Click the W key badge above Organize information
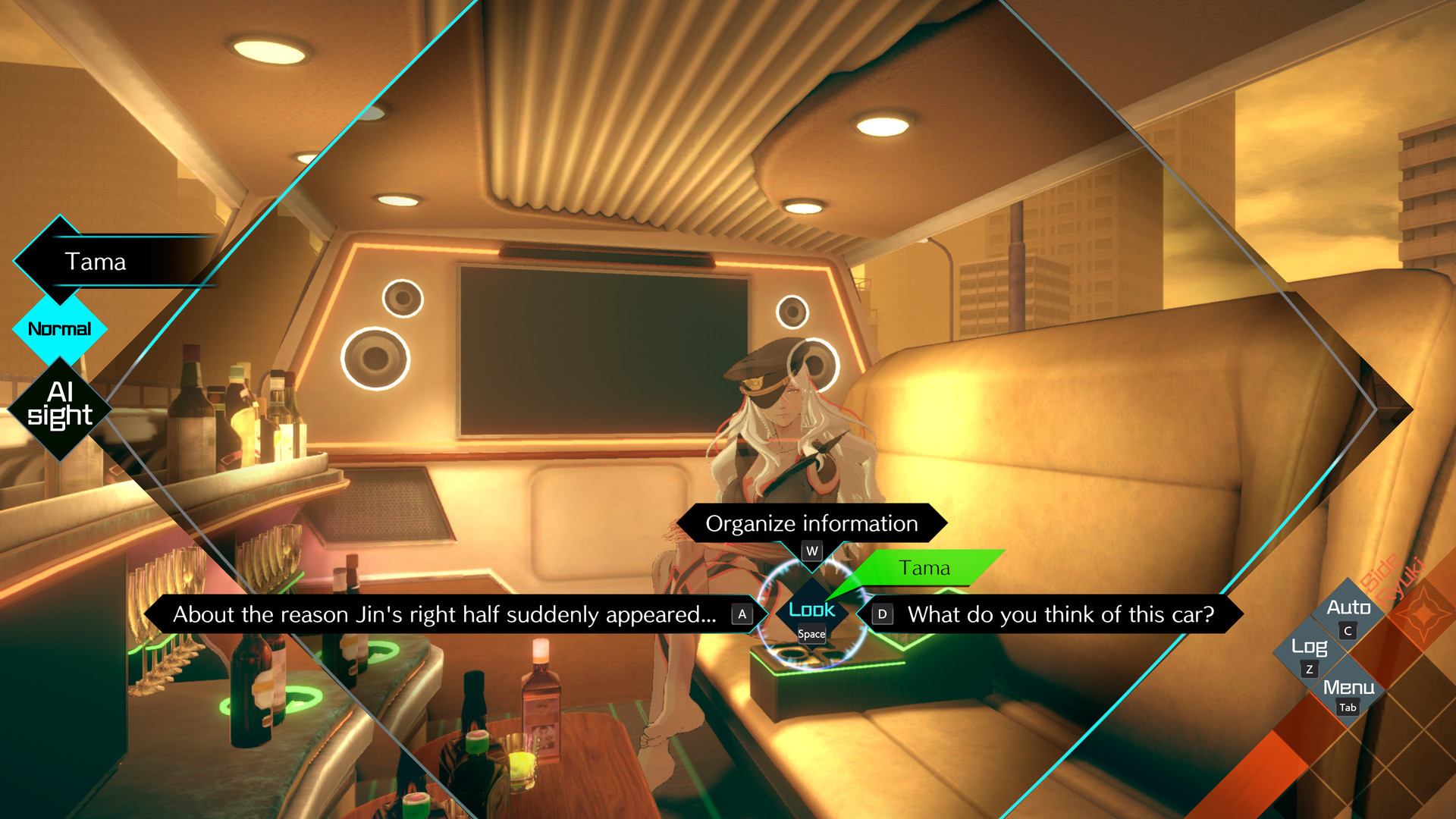 [x=811, y=552]
